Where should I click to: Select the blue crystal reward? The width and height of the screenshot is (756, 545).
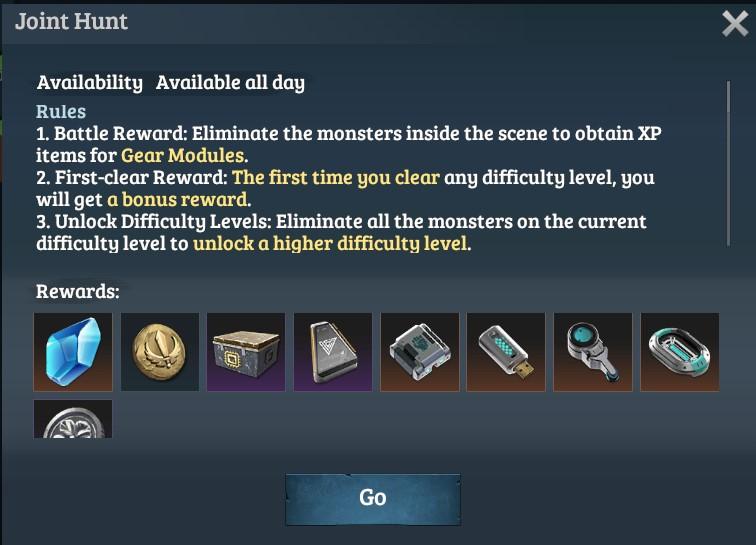pos(73,352)
